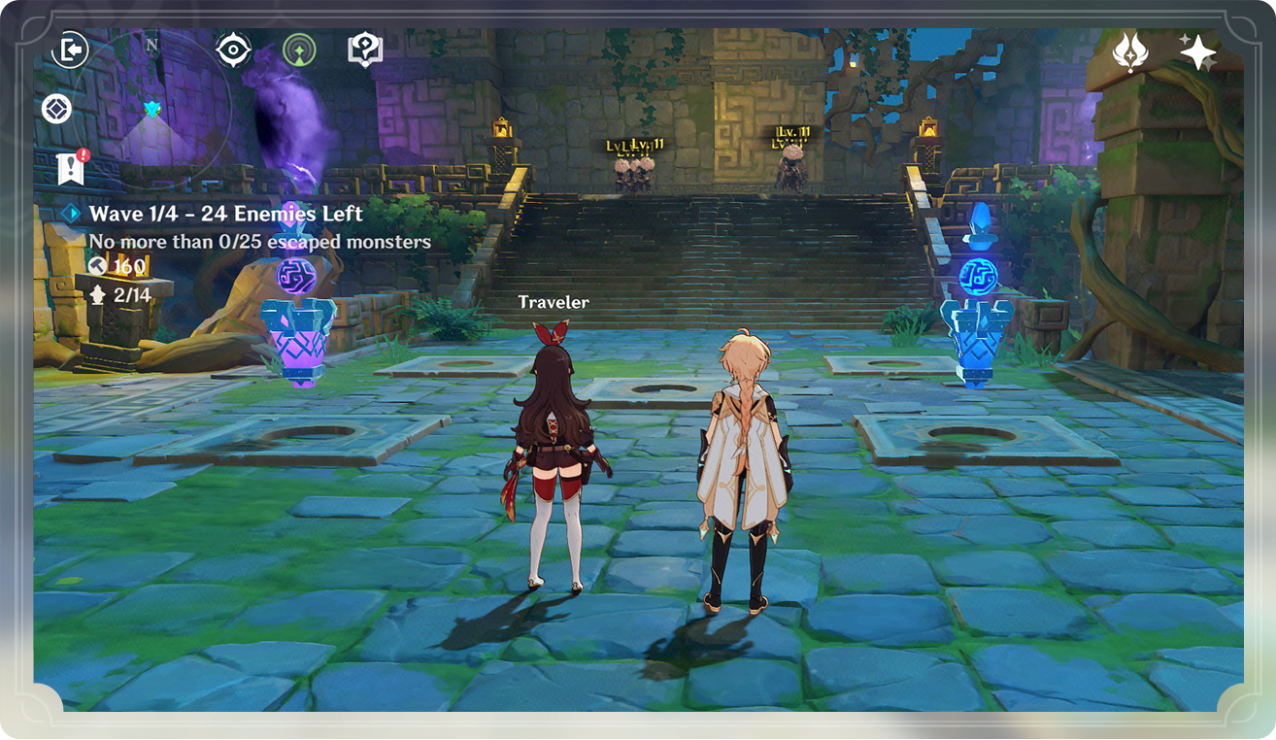Click the eye-shaped view icon

tap(233, 50)
